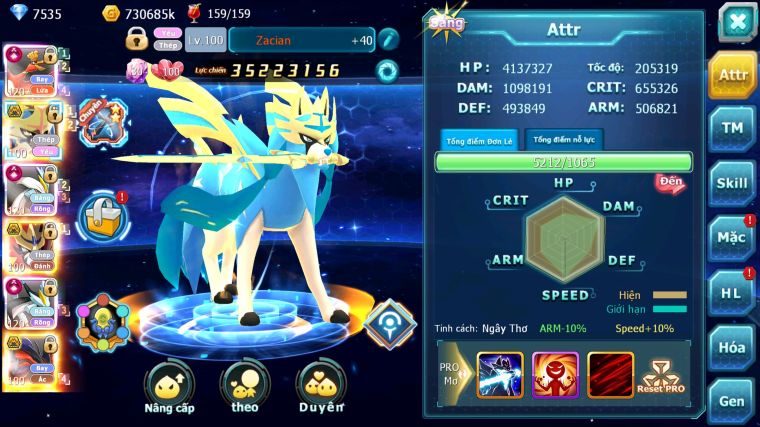Open the Duyên bond menu
The height and width of the screenshot is (427, 760).
[x=321, y=389]
